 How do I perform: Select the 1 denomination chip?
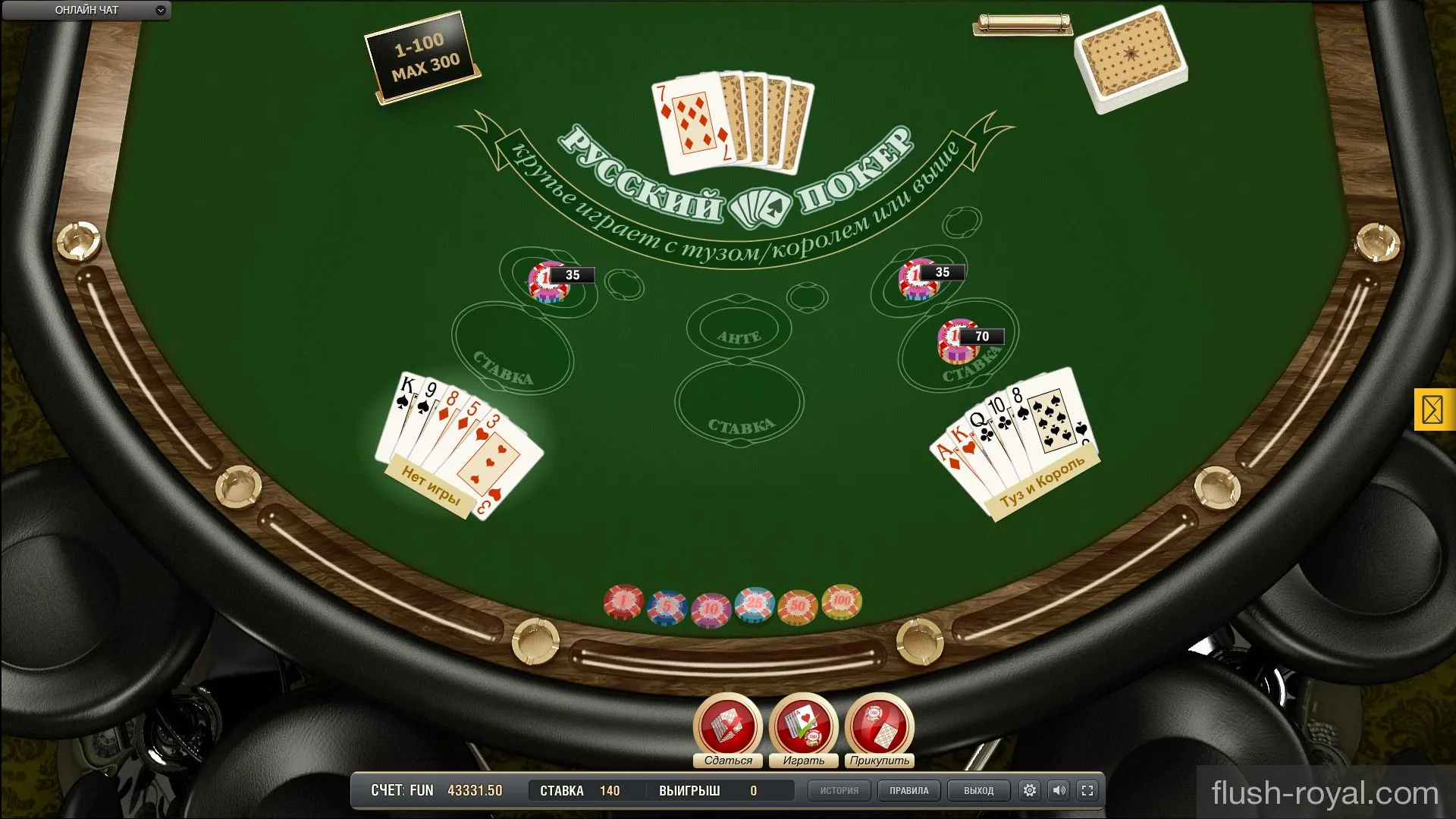(x=622, y=601)
